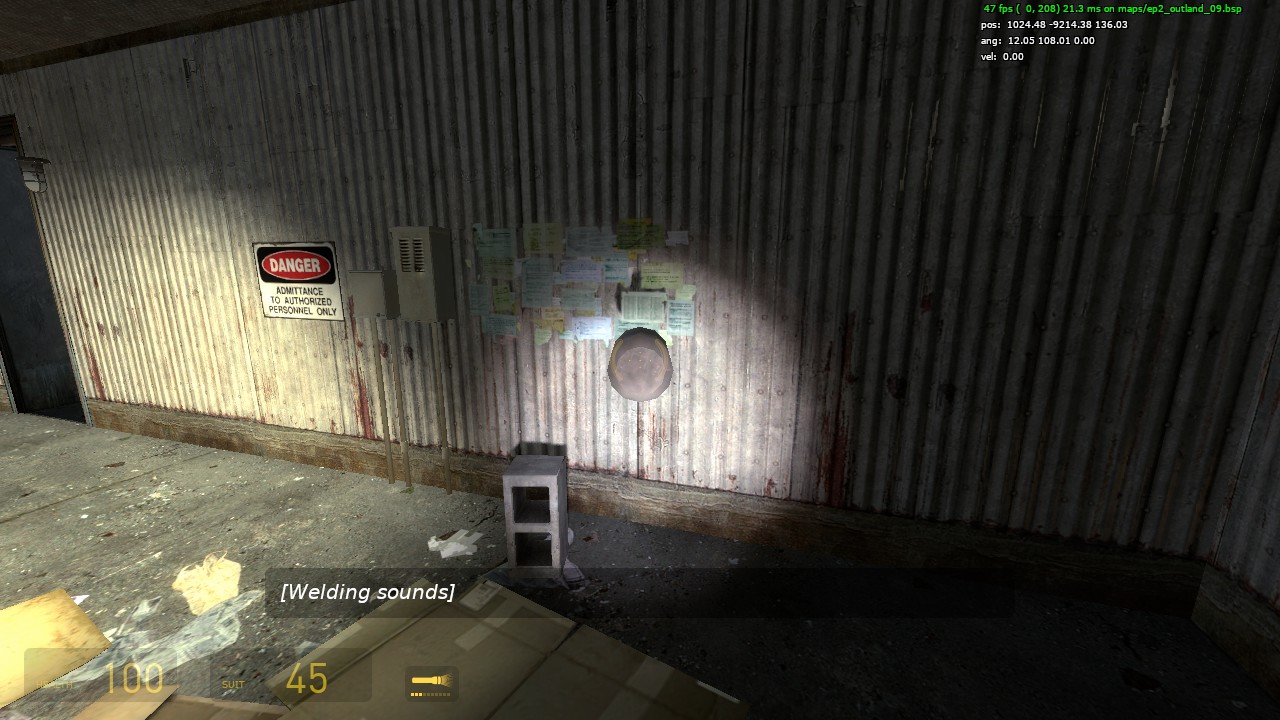The height and width of the screenshot is (720, 1280).
Task: Click the SUIT power icon on the HUD
Action: (233, 683)
